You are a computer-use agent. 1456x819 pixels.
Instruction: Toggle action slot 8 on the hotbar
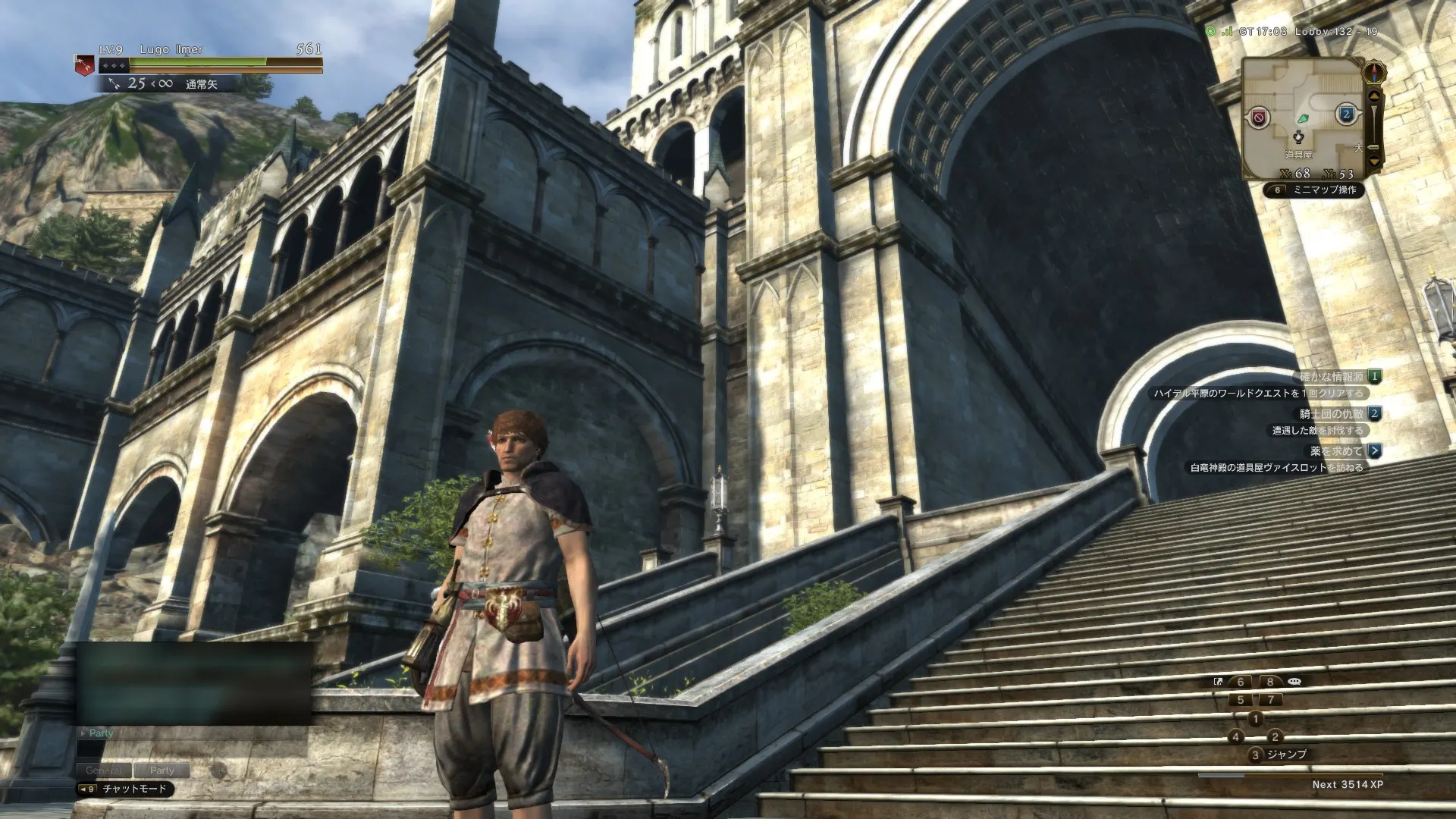click(x=1269, y=682)
